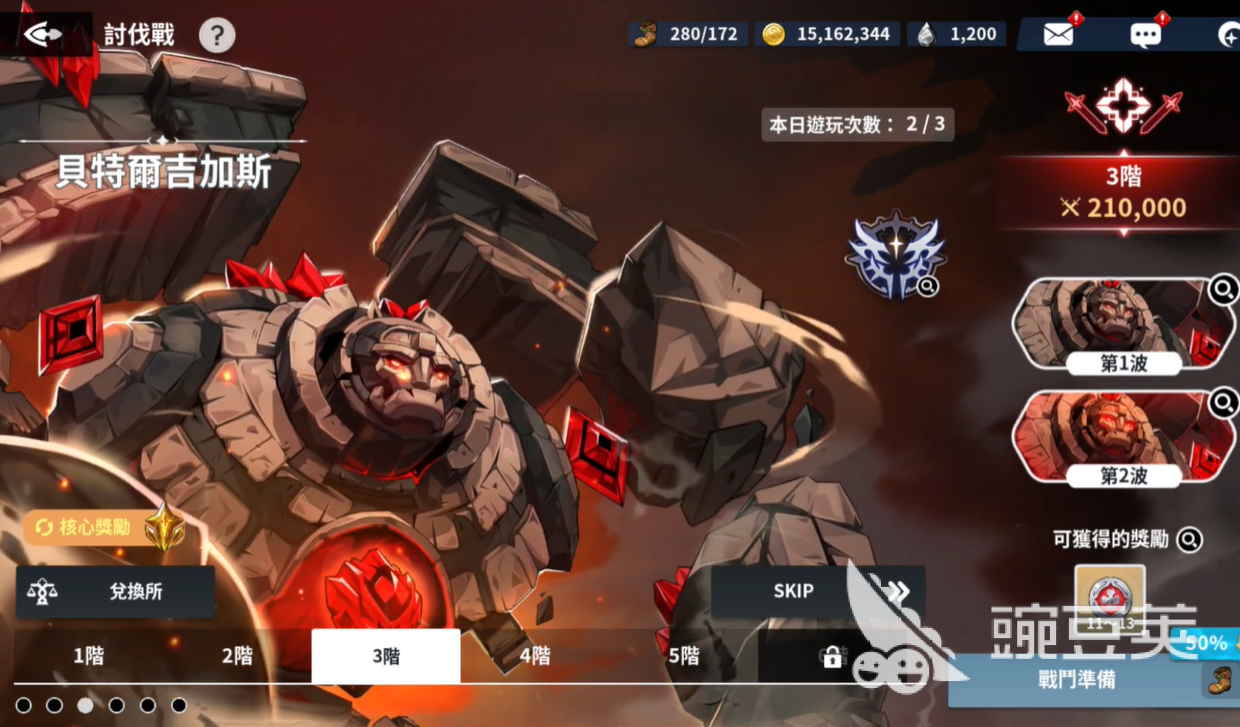Image resolution: width=1240 pixels, height=727 pixels.
Task: Open the question mark help
Action: click(217, 36)
